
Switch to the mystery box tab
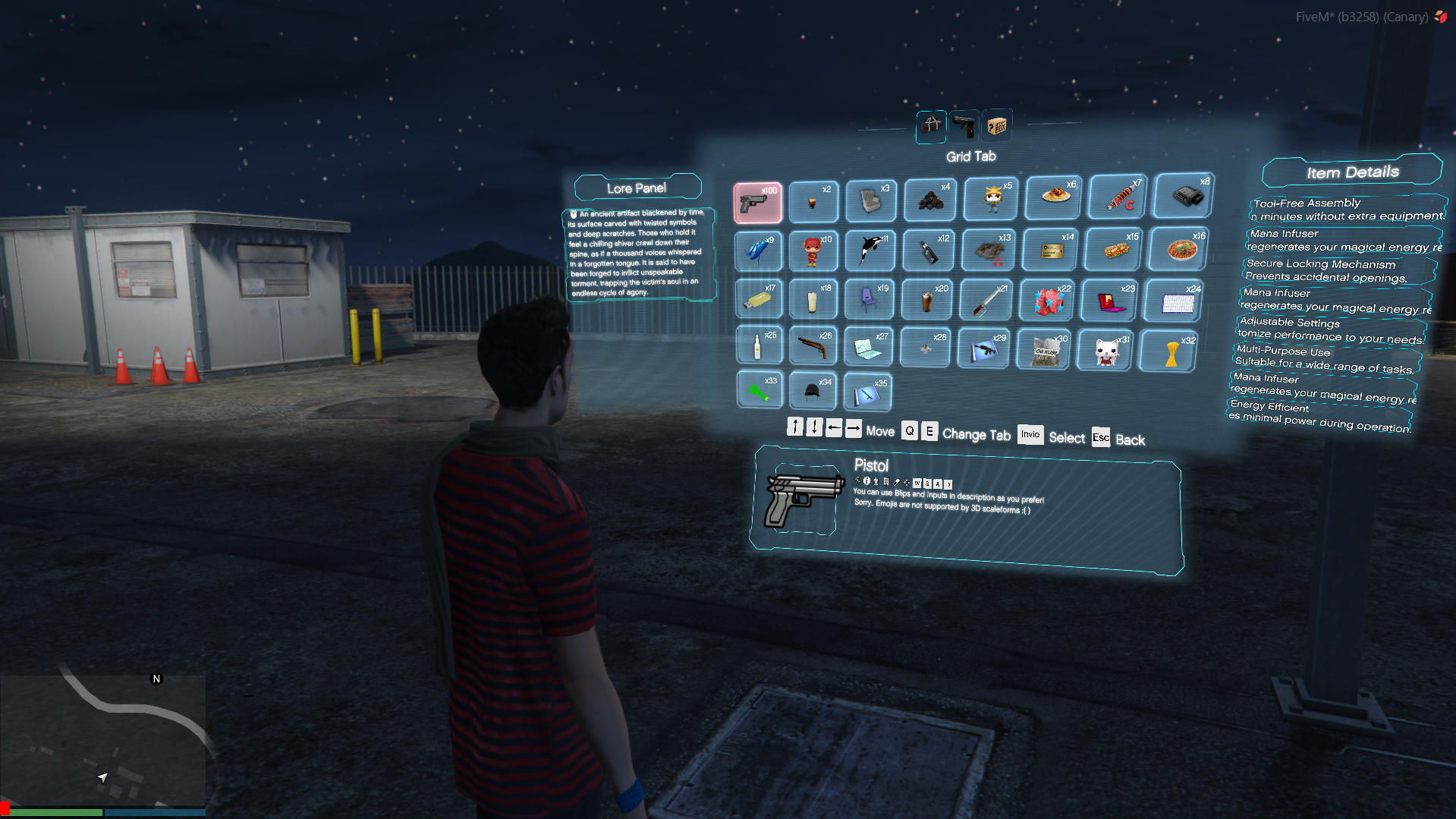pos(996,125)
